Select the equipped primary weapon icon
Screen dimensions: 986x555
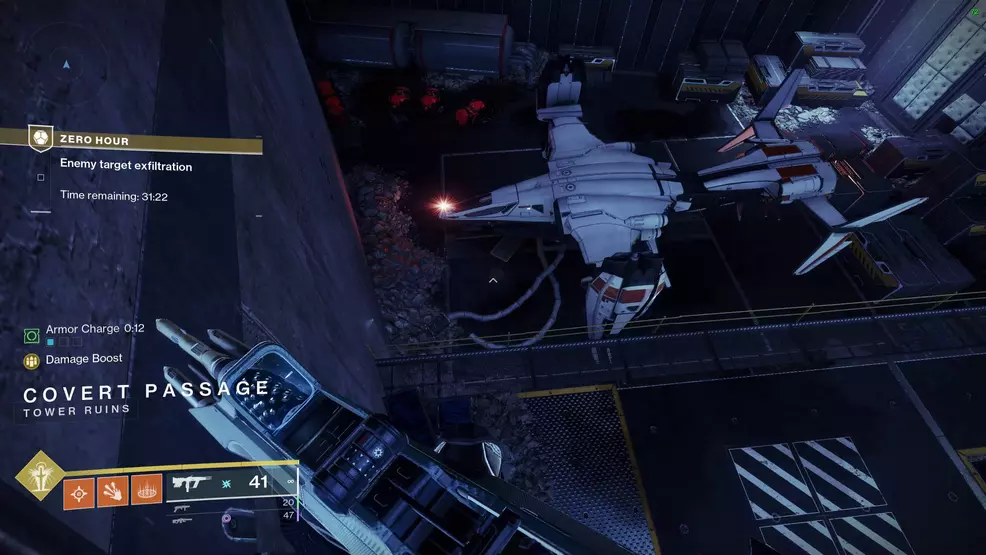[x=191, y=482]
